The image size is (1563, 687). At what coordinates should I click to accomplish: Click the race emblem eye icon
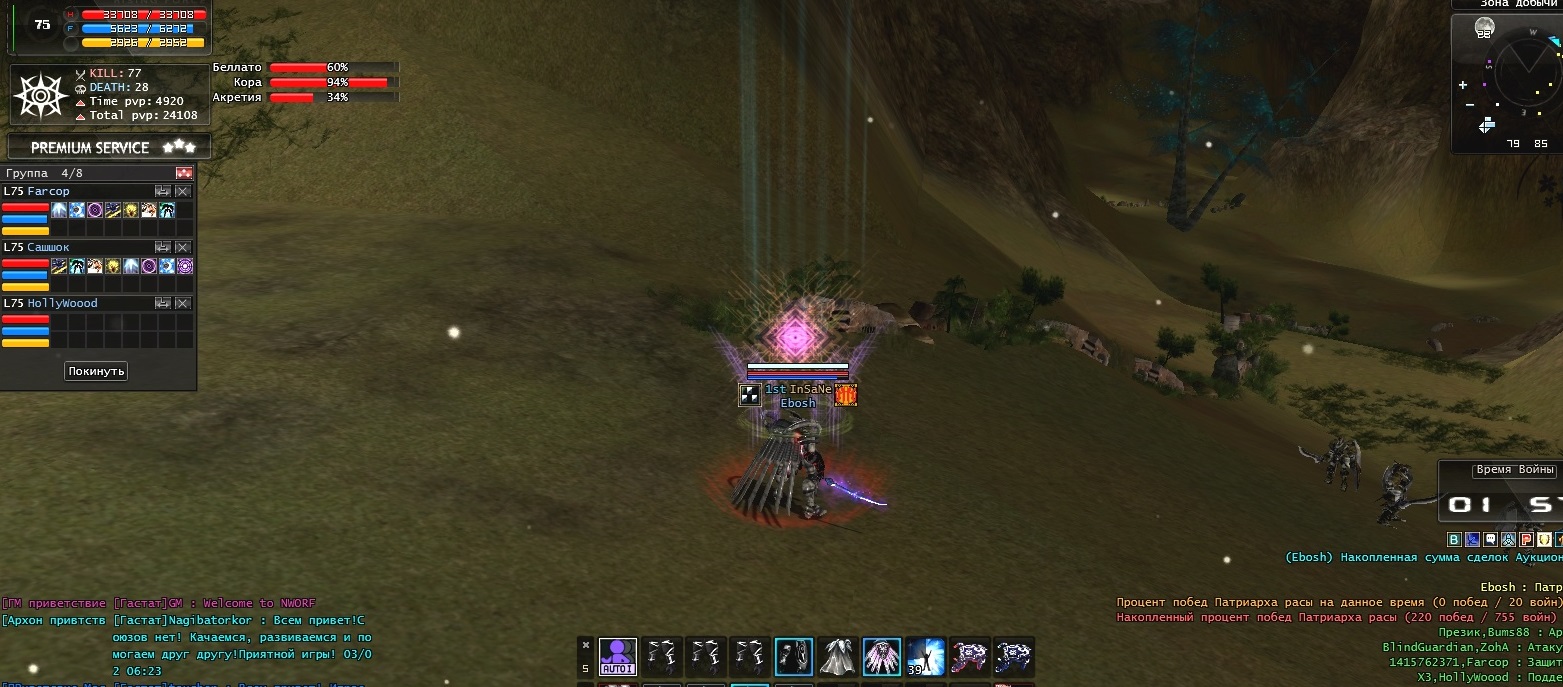(x=38, y=96)
